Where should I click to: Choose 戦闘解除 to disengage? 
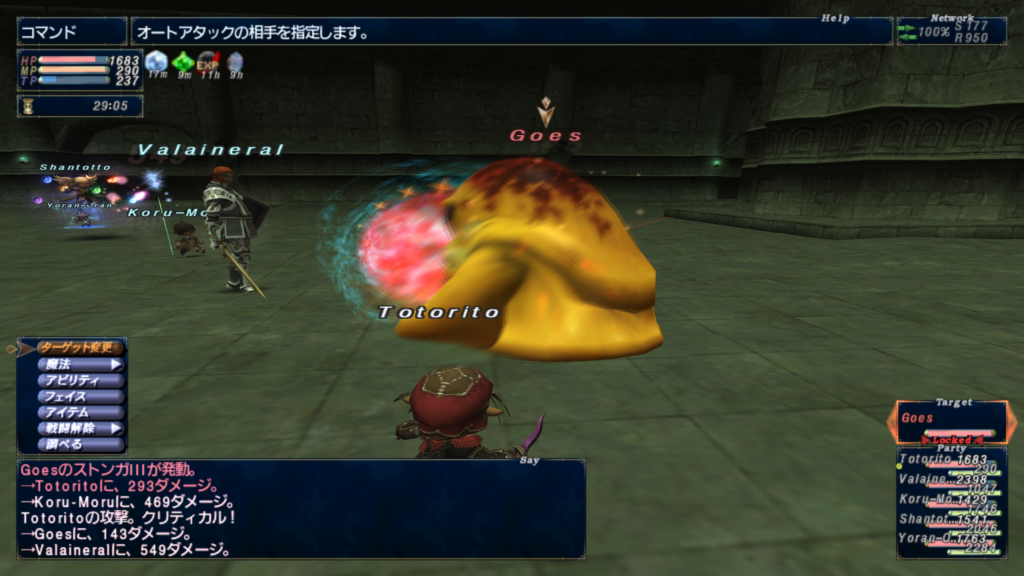(x=80, y=428)
